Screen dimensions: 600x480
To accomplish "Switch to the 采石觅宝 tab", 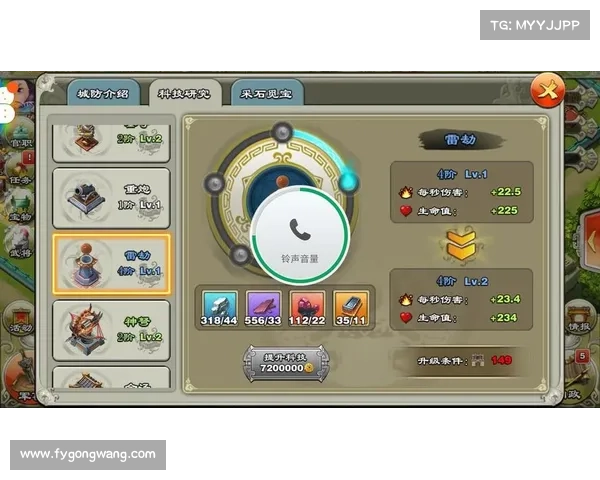I will click(266, 94).
